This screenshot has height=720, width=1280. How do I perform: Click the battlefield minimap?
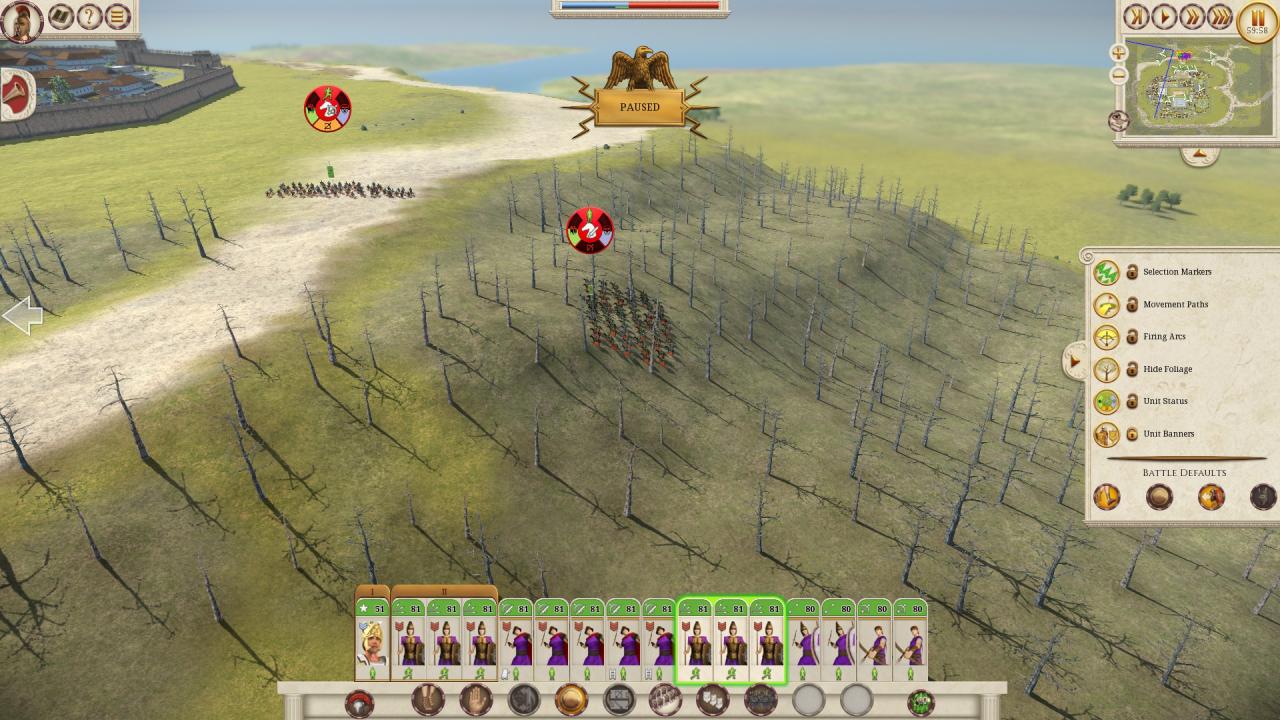[1190, 88]
